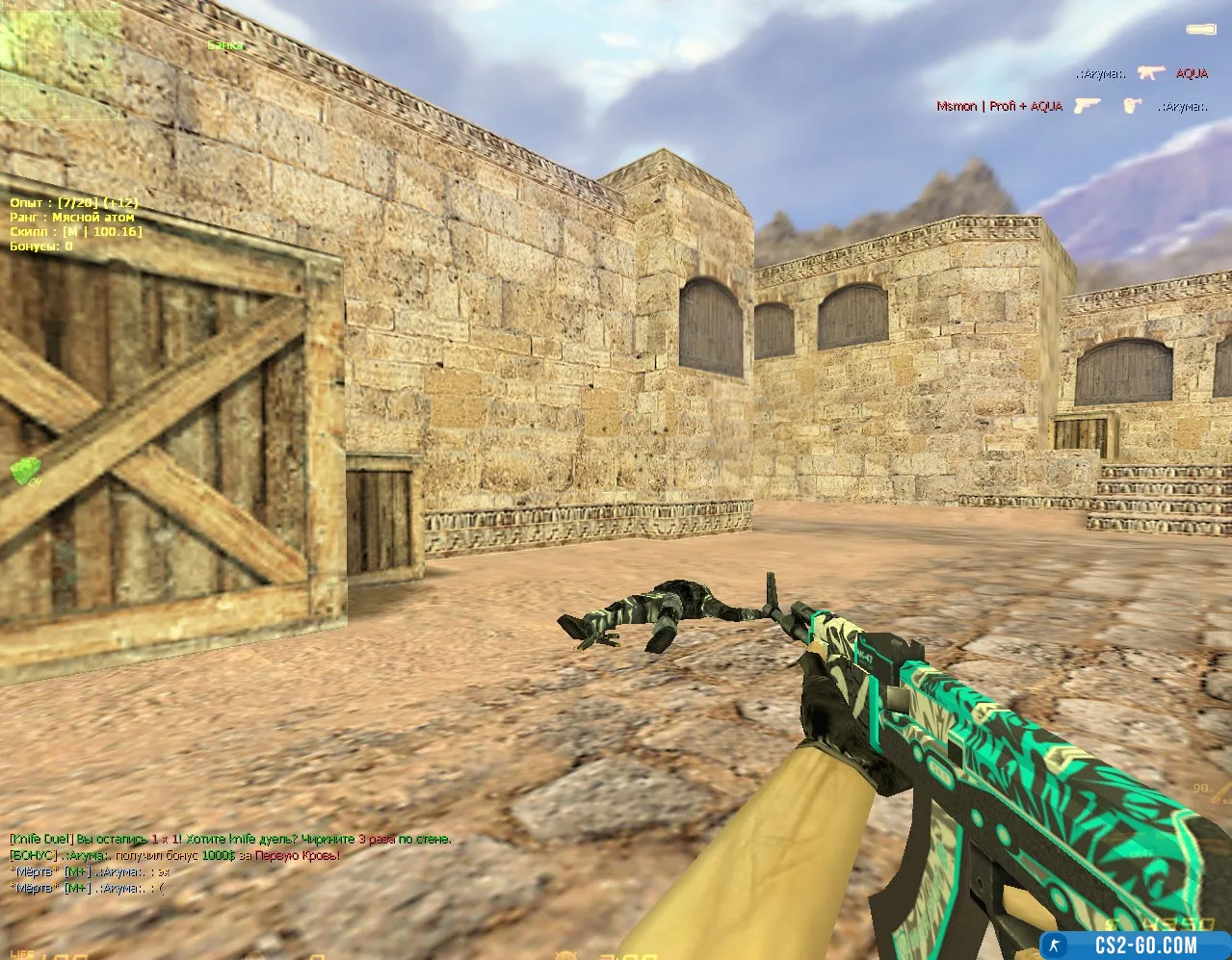Select the Msmon | Profi + AQUA kill feed row
1232x960 pixels.
click(x=1071, y=106)
